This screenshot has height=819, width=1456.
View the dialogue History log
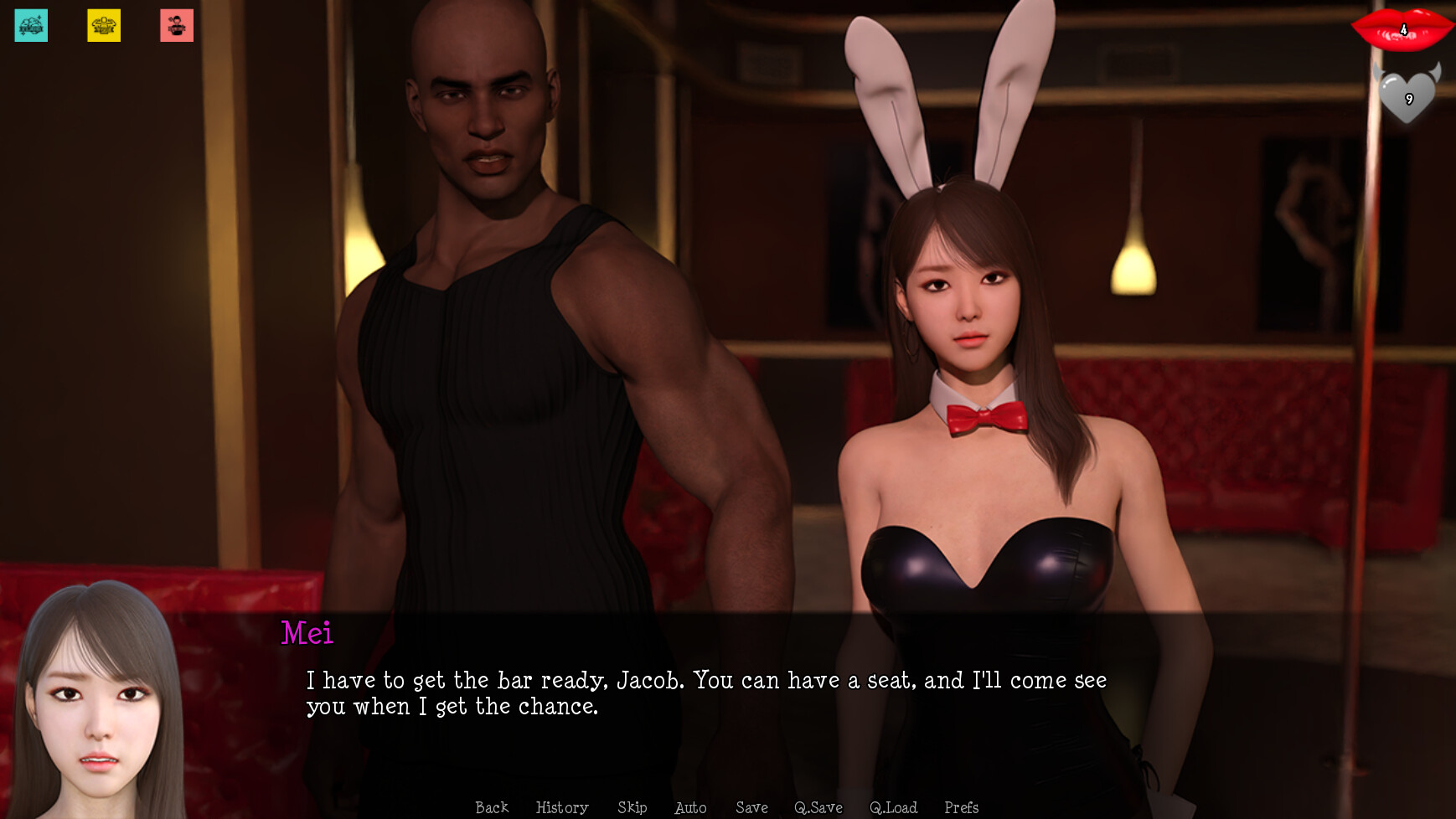[562, 807]
